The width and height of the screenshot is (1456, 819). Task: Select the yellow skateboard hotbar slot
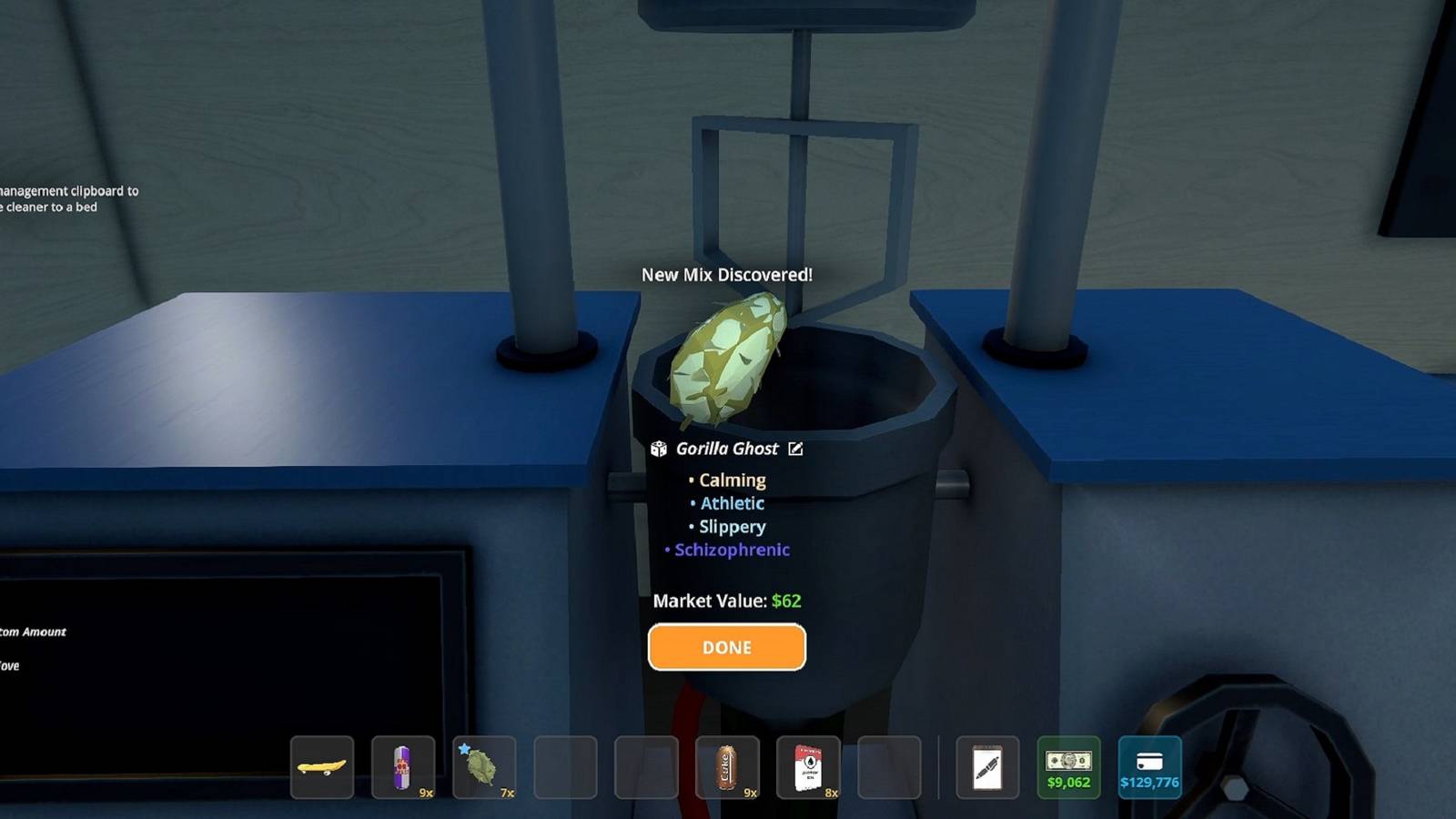click(322, 767)
